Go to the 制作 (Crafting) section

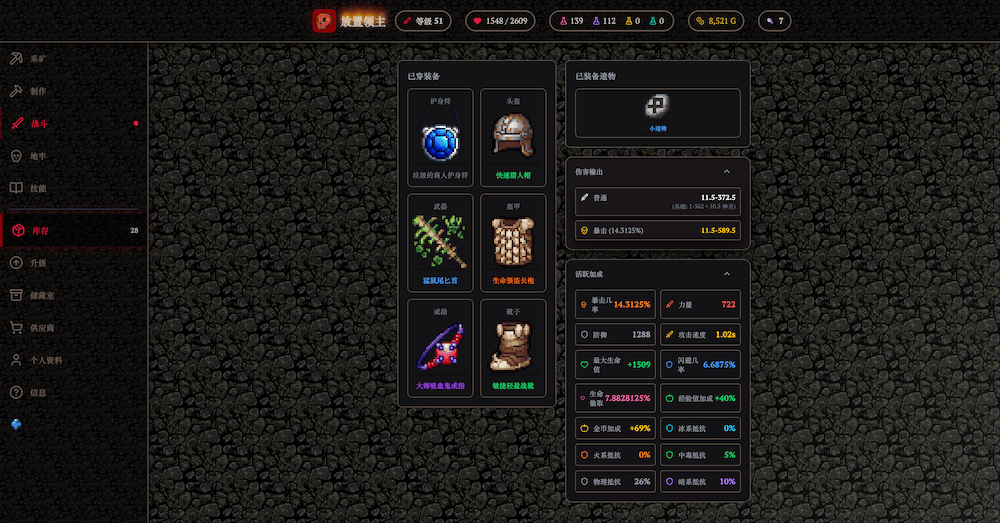38,91
